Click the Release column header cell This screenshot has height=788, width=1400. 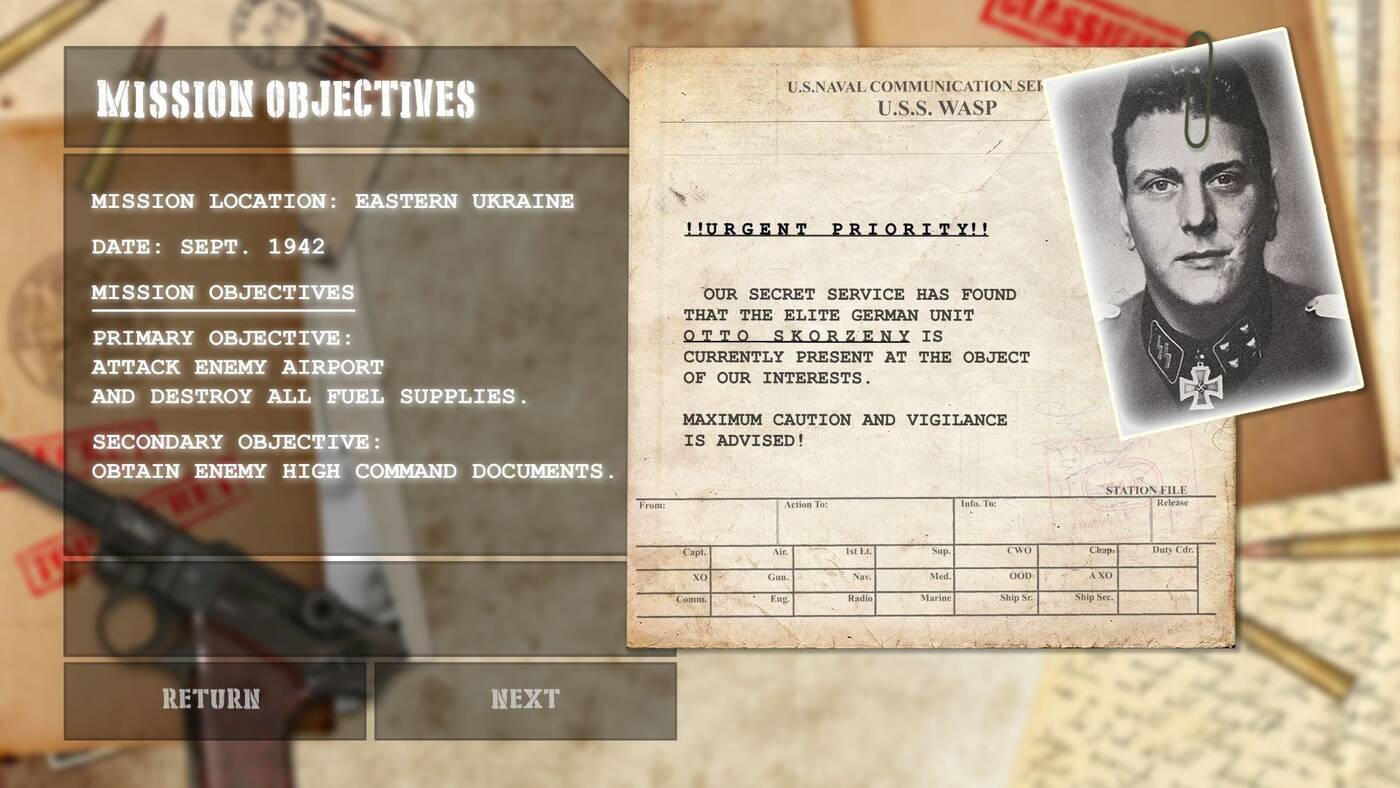[x=1175, y=504]
